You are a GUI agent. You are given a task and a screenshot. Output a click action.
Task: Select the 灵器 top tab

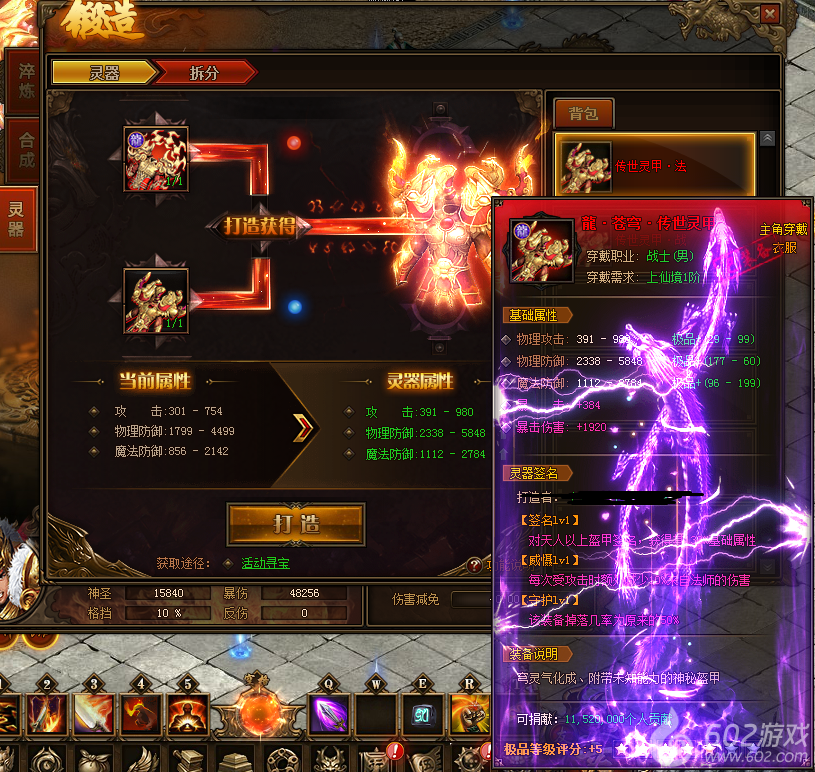(x=102, y=72)
